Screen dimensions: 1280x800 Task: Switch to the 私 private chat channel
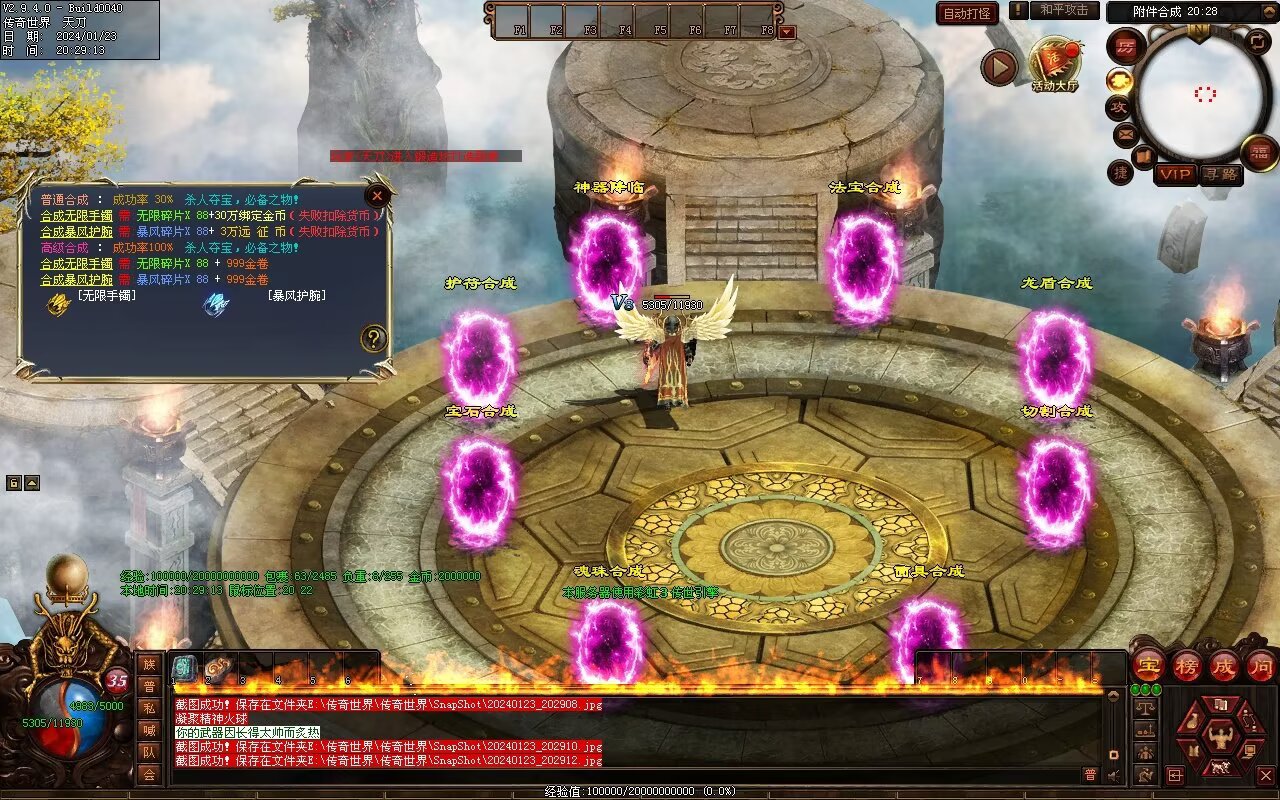(x=149, y=709)
